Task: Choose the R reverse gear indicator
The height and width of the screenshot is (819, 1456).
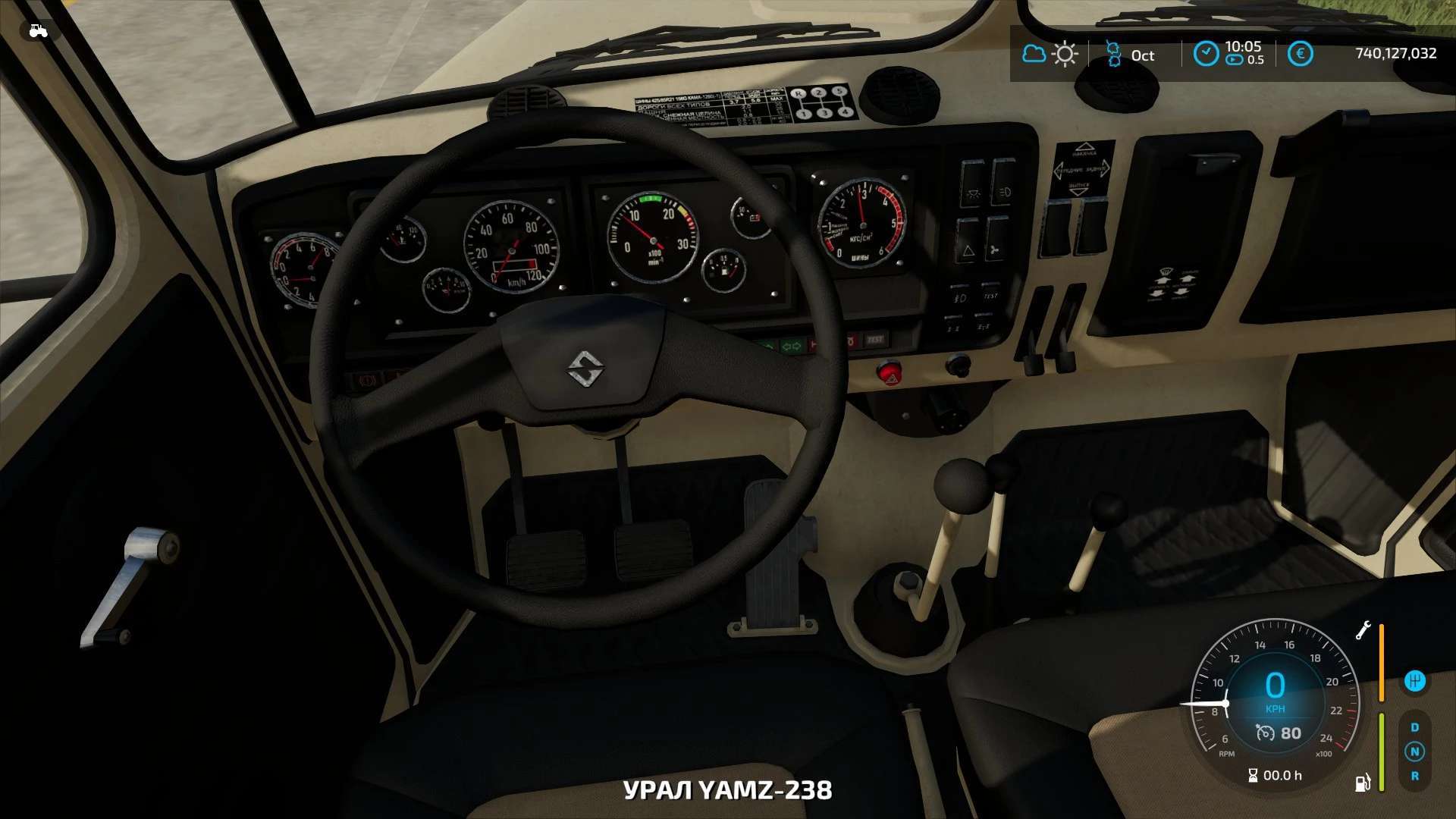Action: tap(1414, 776)
